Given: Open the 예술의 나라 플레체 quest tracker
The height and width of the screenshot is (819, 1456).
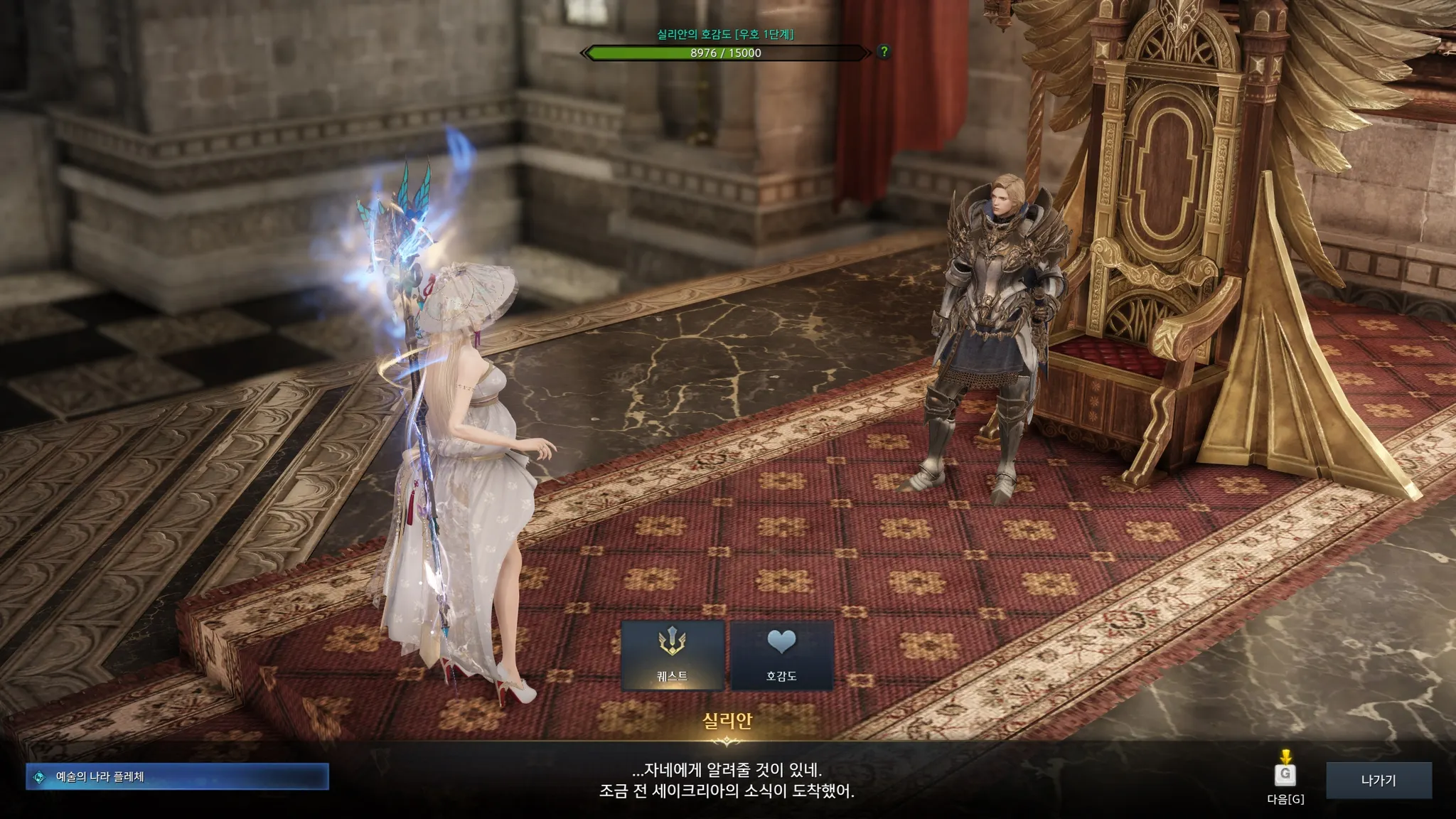Looking at the screenshot, I should coord(177,777).
